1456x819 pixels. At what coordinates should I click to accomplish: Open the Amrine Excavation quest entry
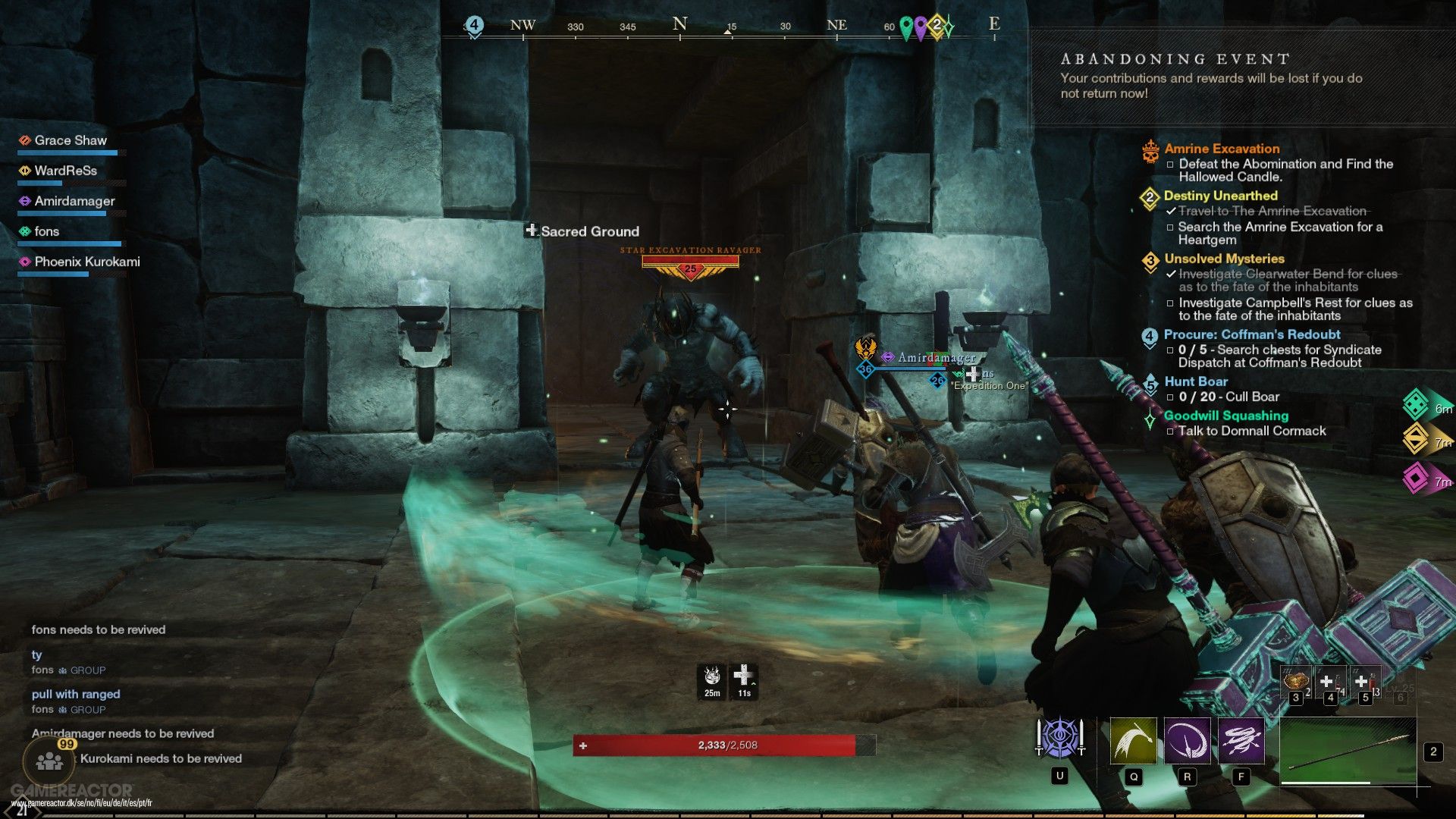click(x=1222, y=149)
